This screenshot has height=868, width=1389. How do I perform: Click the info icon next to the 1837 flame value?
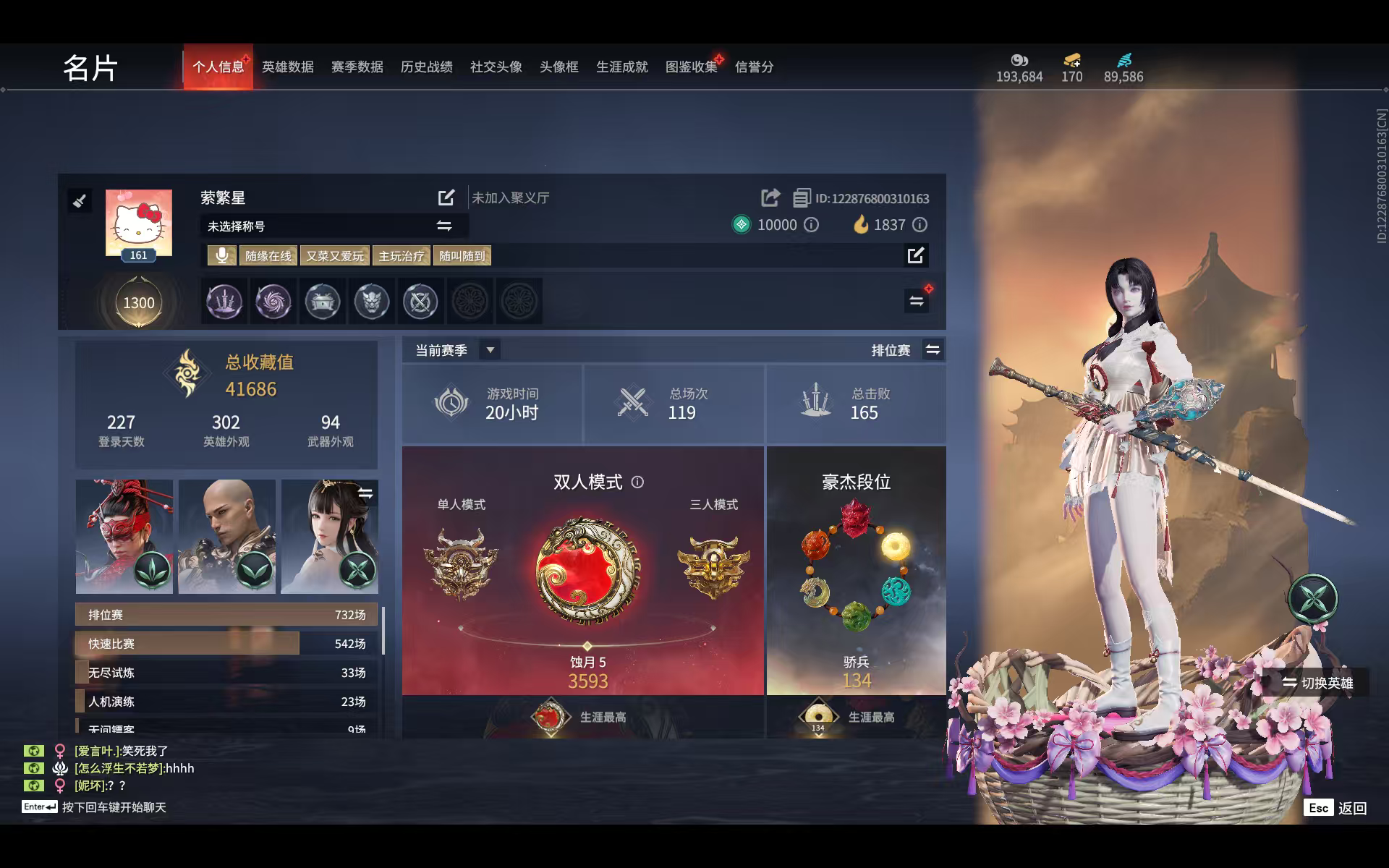919,225
